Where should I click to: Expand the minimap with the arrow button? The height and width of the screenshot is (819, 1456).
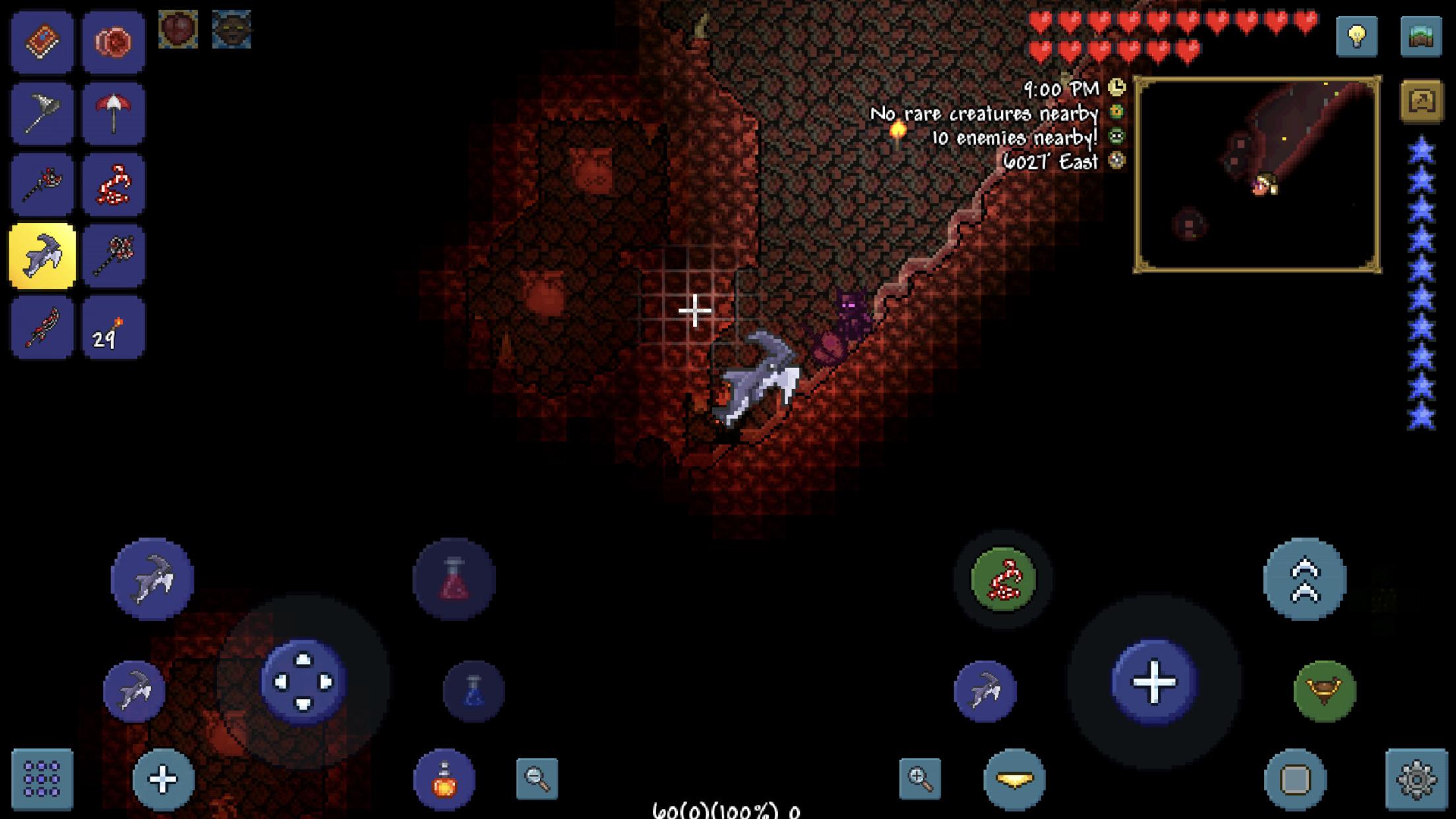1421,98
